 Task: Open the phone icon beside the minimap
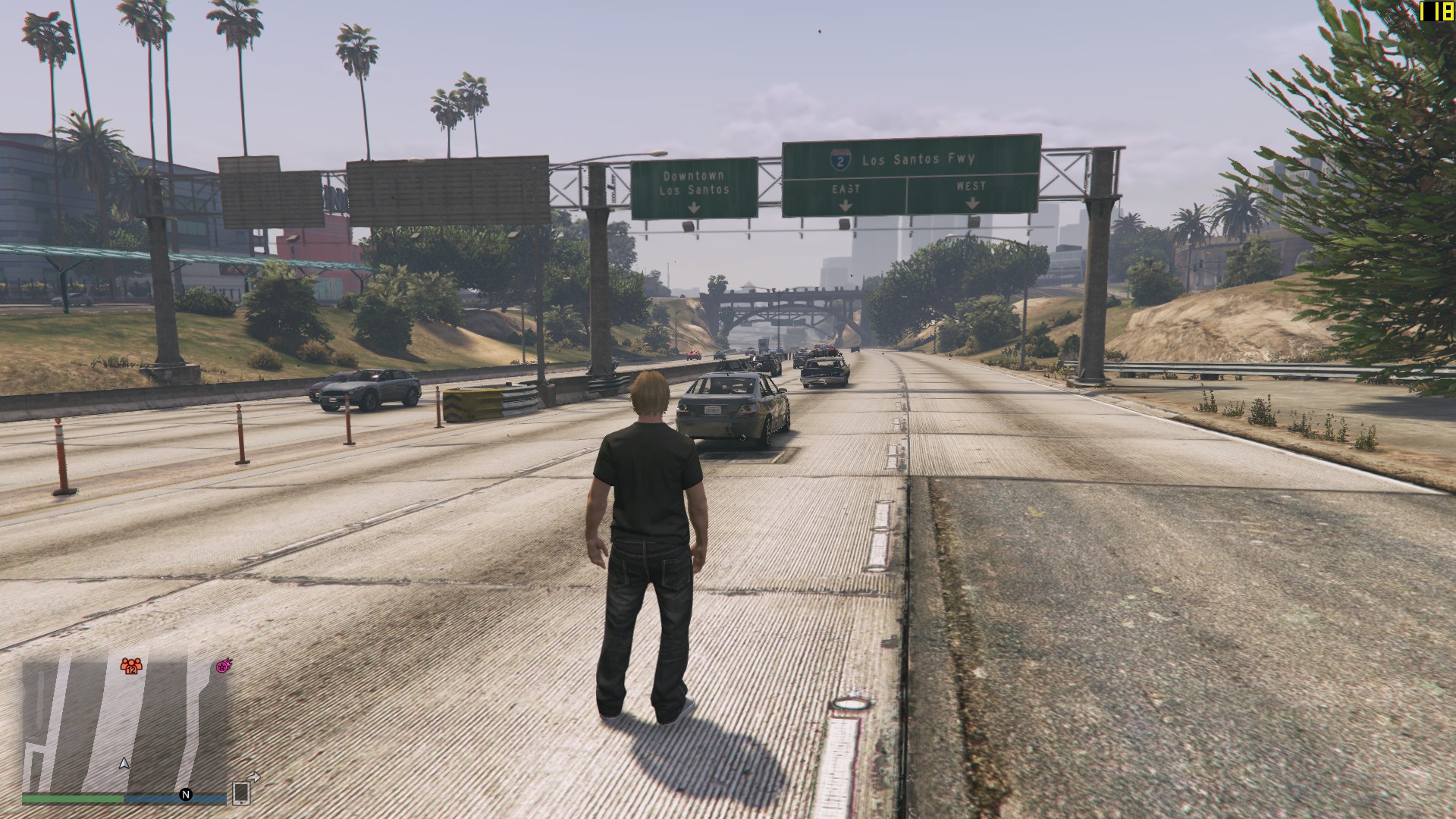coord(241,792)
